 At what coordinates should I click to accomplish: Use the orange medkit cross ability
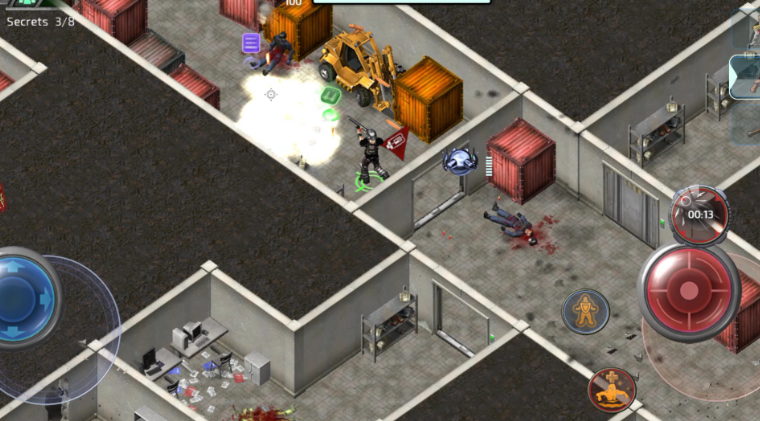612,389
